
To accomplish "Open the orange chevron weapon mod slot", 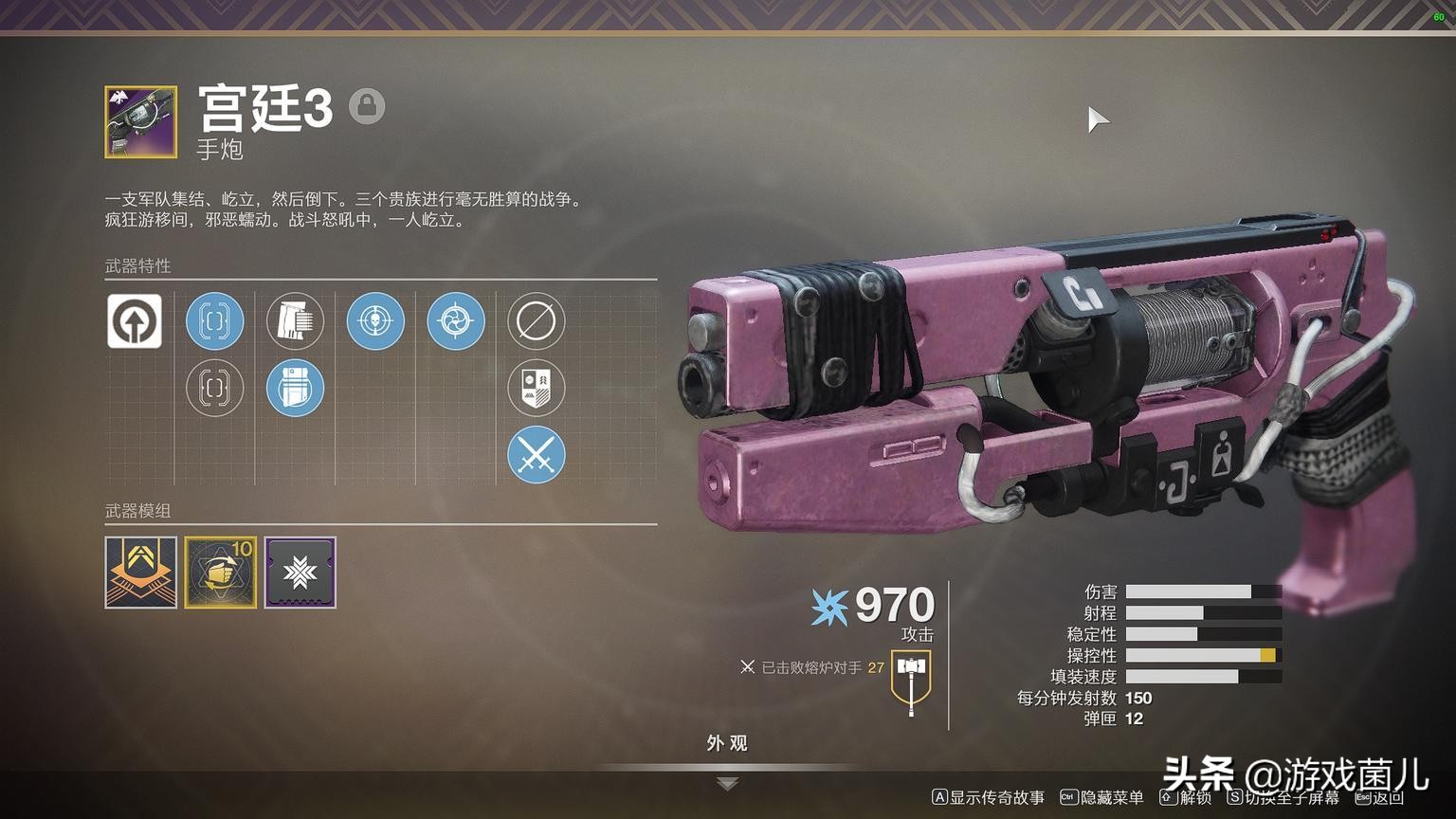I will coord(141,573).
